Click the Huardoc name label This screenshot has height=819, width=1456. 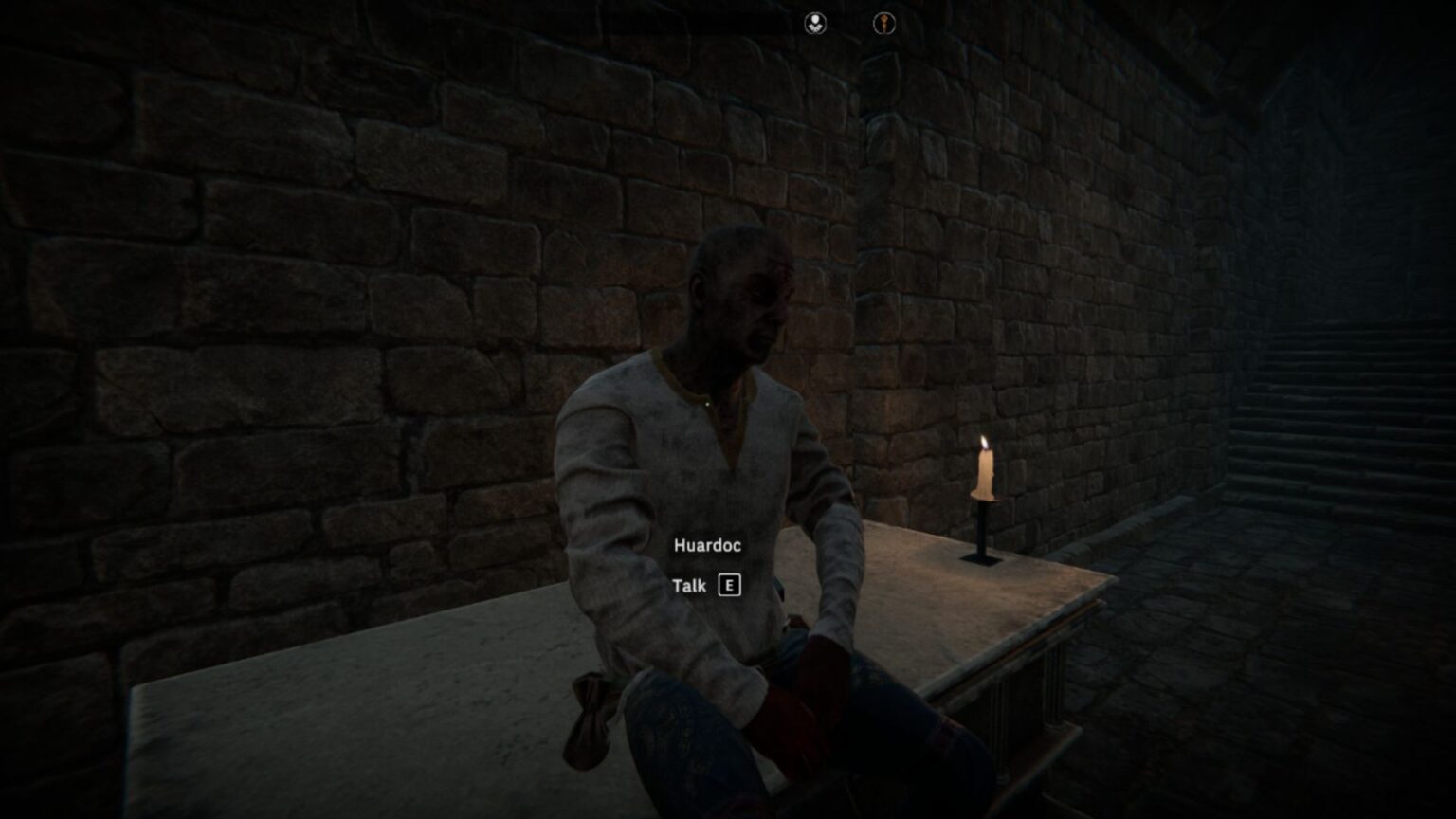point(708,545)
